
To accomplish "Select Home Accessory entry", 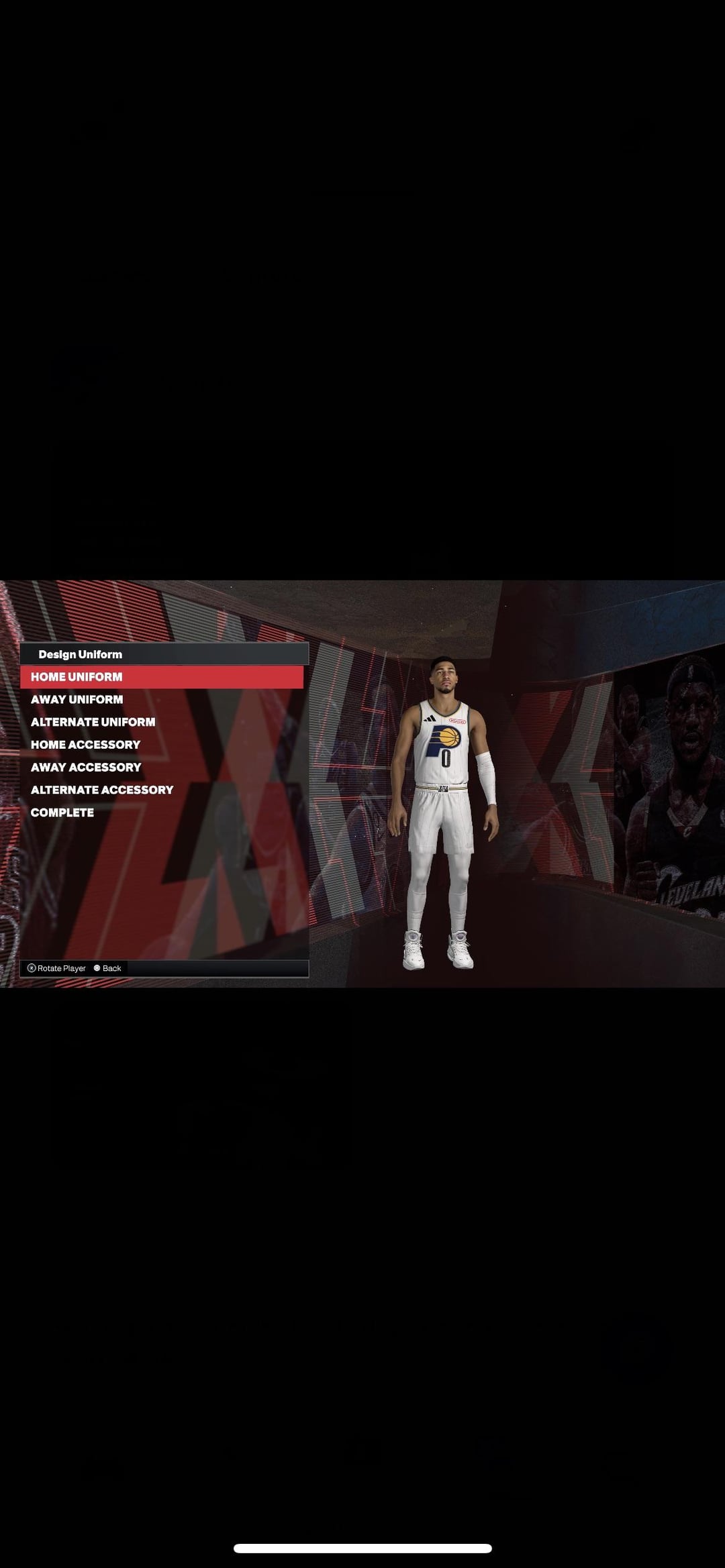I will [86, 745].
